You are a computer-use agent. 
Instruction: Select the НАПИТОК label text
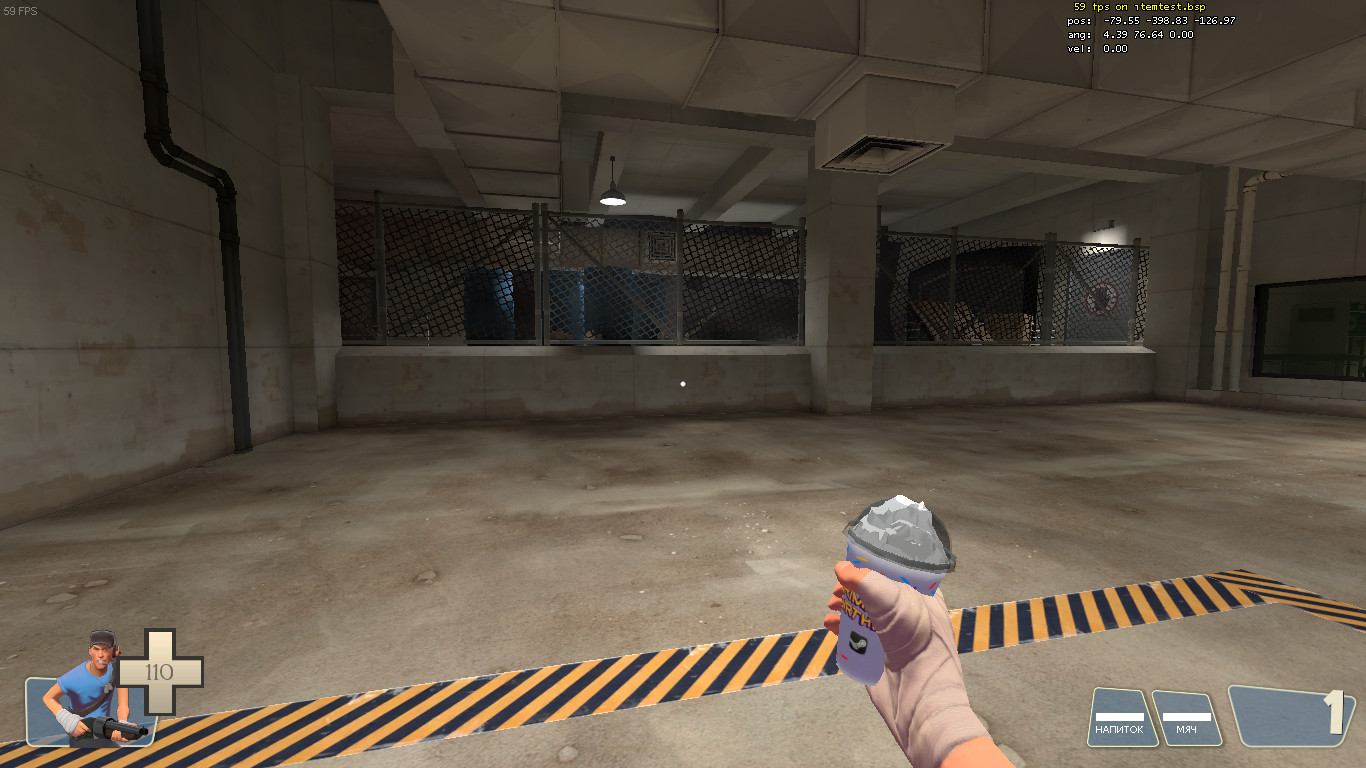(x=1122, y=730)
